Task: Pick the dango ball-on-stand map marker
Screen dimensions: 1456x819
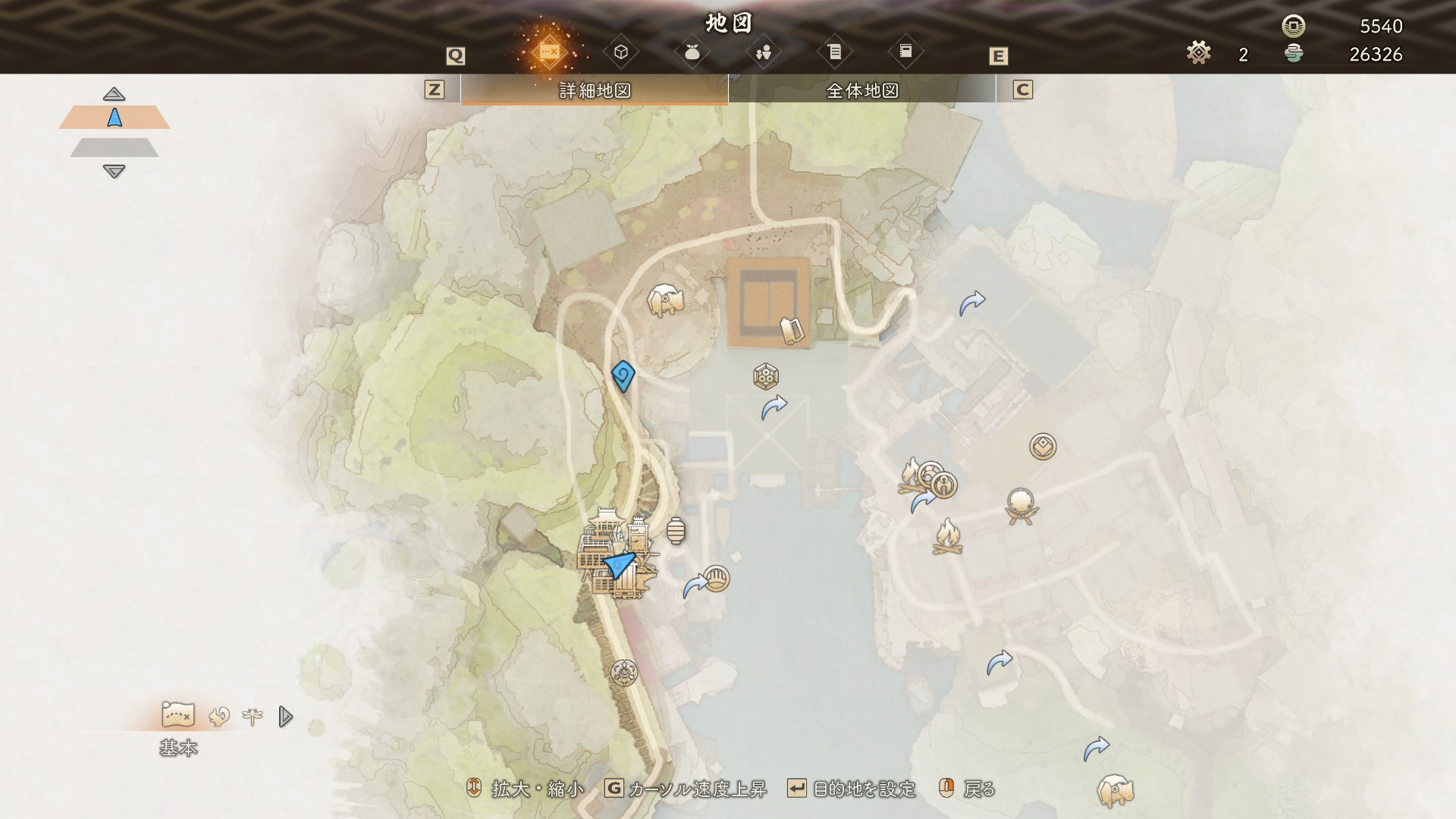Action: [1021, 505]
